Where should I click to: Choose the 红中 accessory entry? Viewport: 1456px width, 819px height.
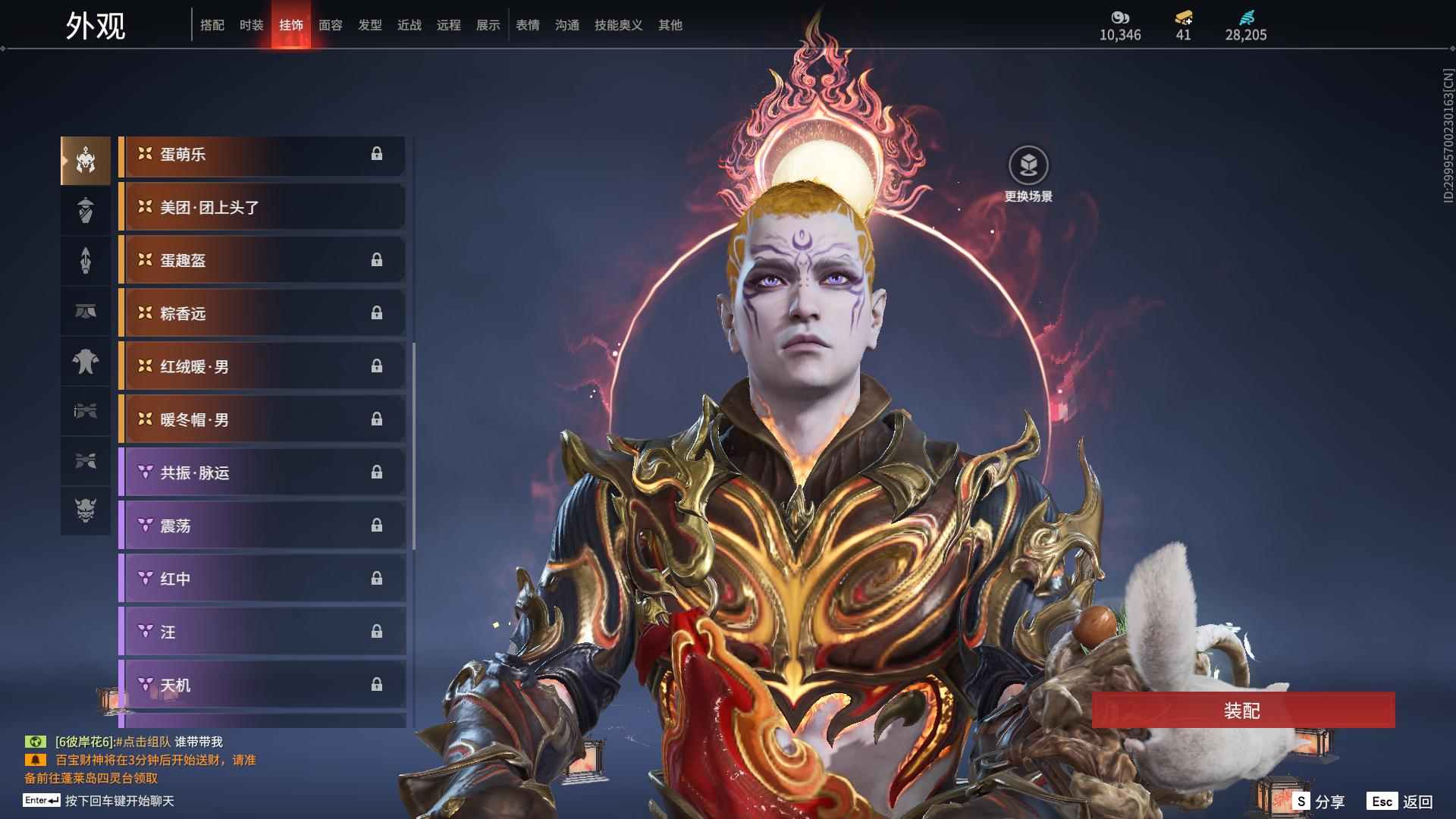(x=262, y=579)
